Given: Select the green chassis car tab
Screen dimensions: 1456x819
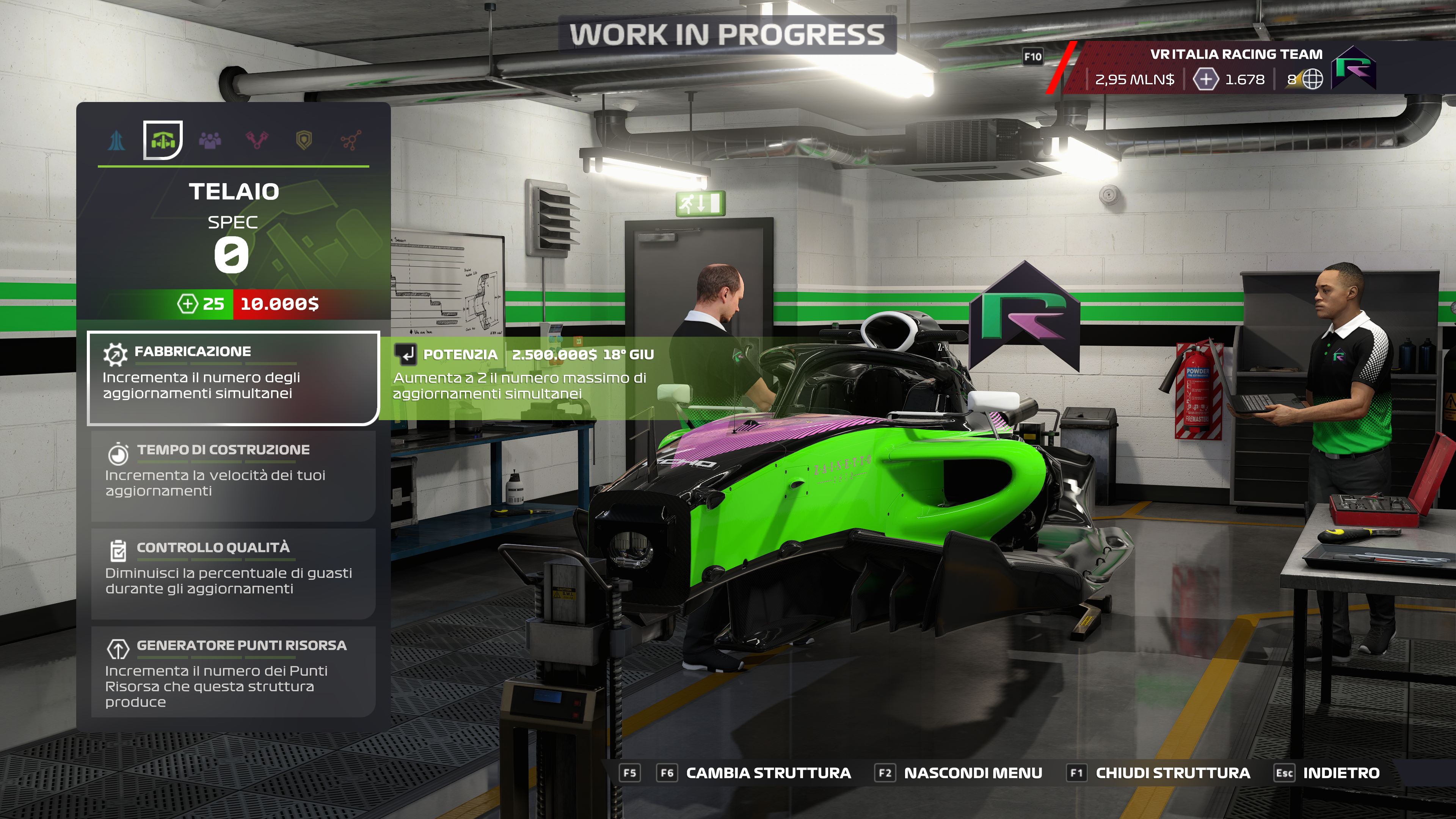Looking at the screenshot, I should (x=163, y=140).
